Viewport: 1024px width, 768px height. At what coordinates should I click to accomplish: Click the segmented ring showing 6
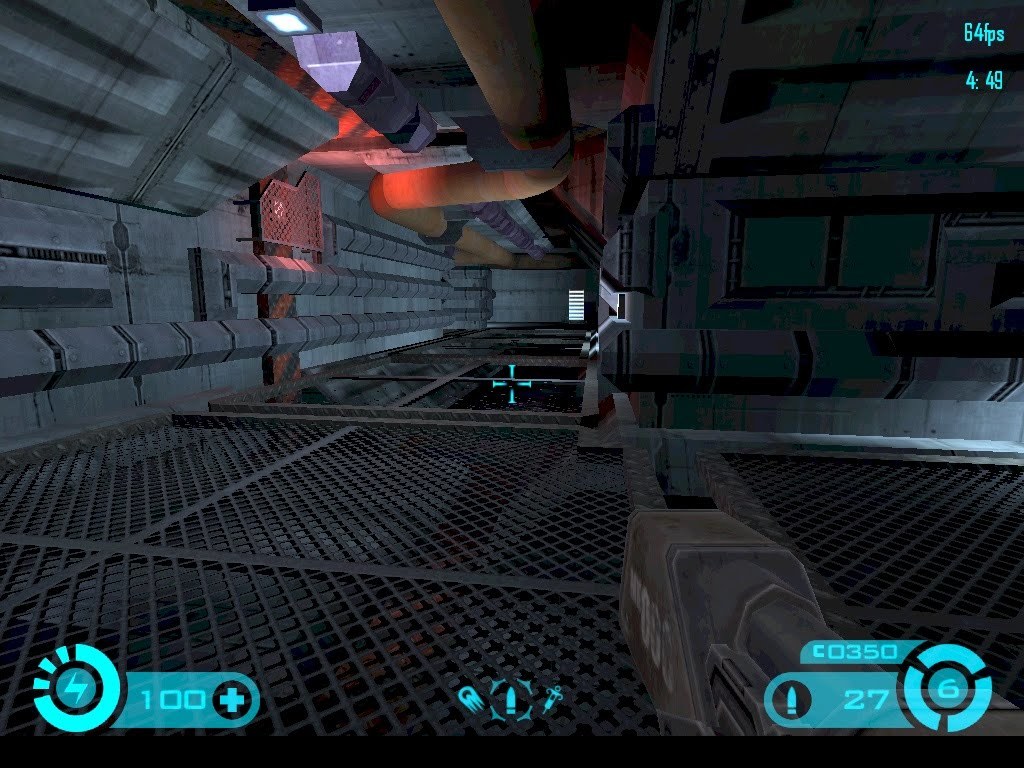946,688
